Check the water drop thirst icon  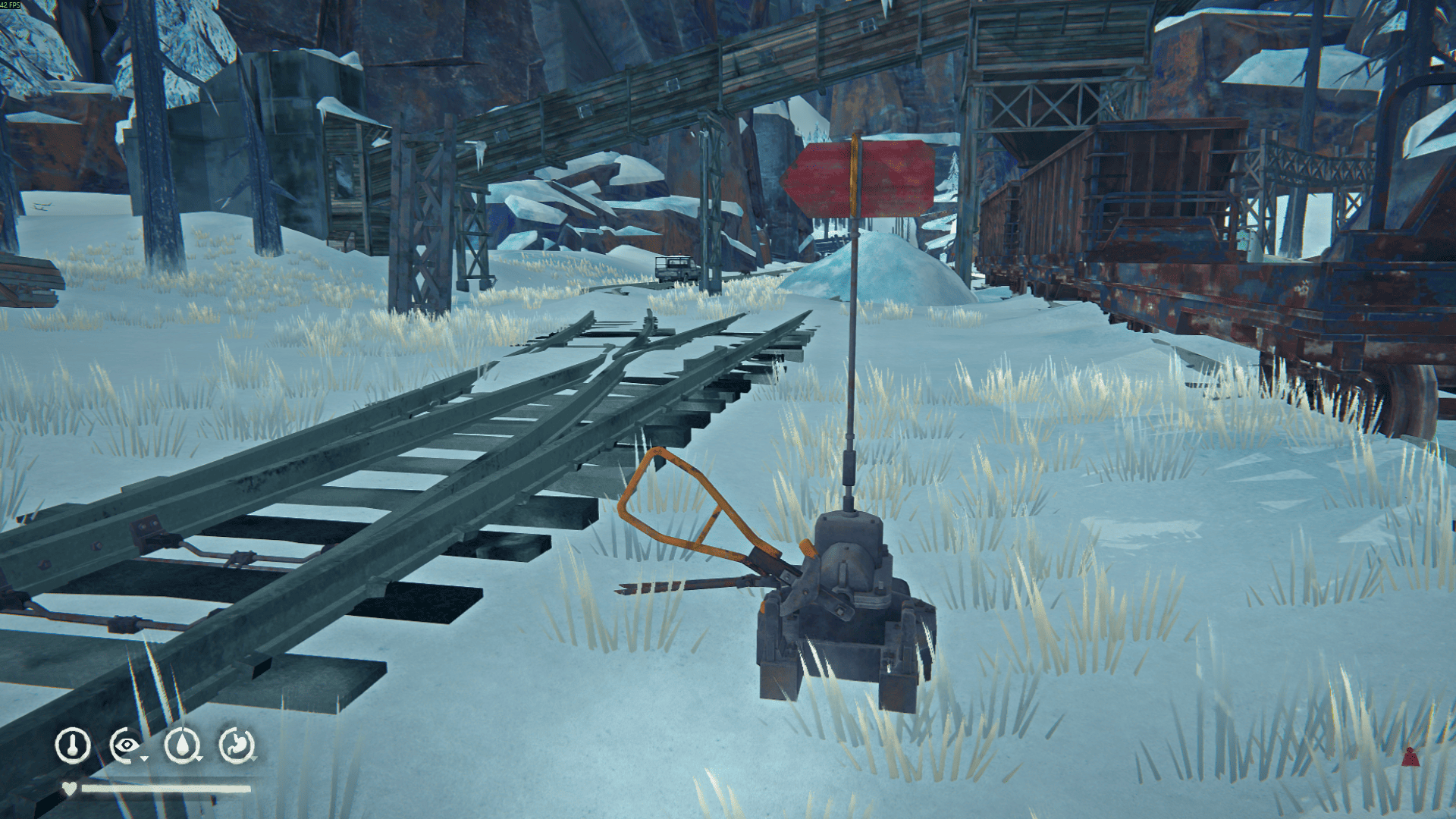[x=182, y=745]
